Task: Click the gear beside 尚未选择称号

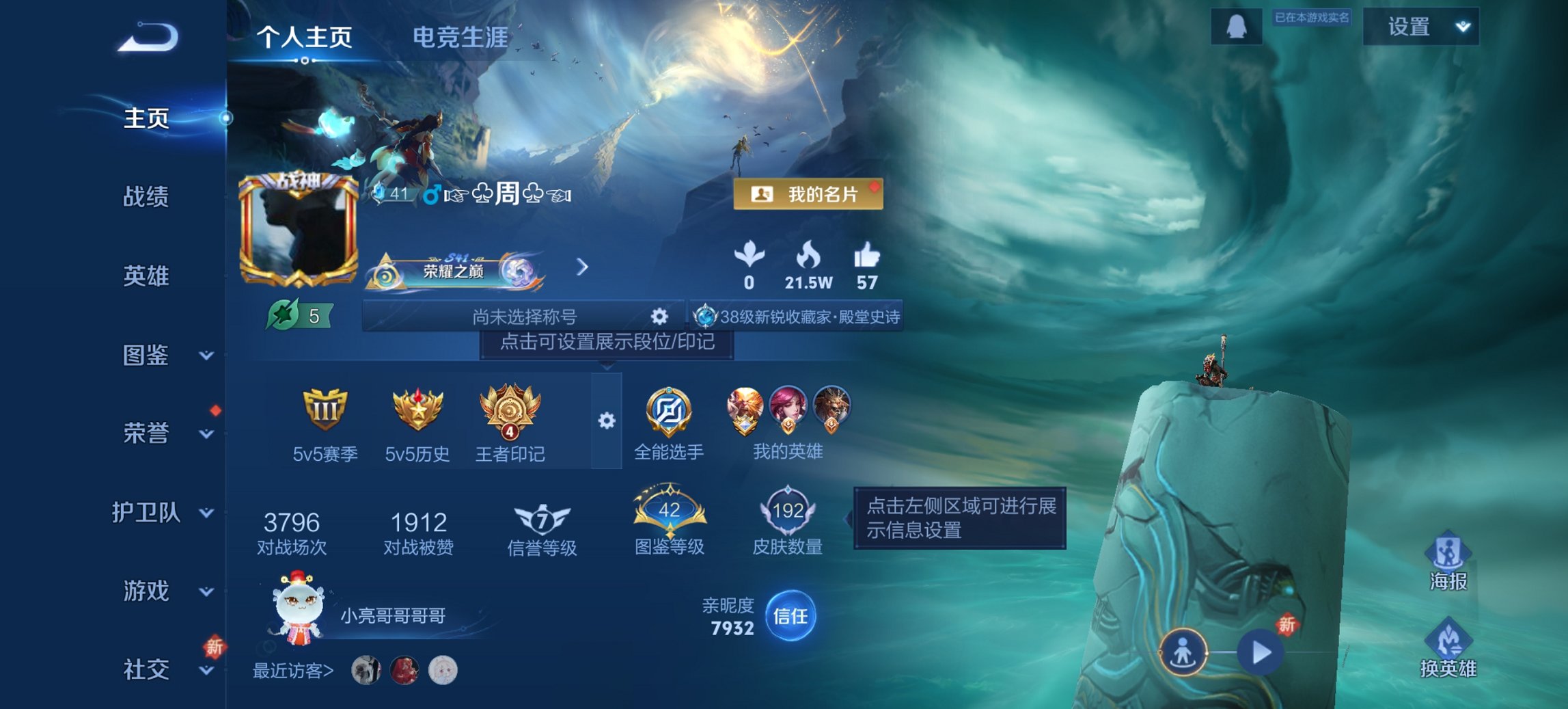Action: [658, 317]
